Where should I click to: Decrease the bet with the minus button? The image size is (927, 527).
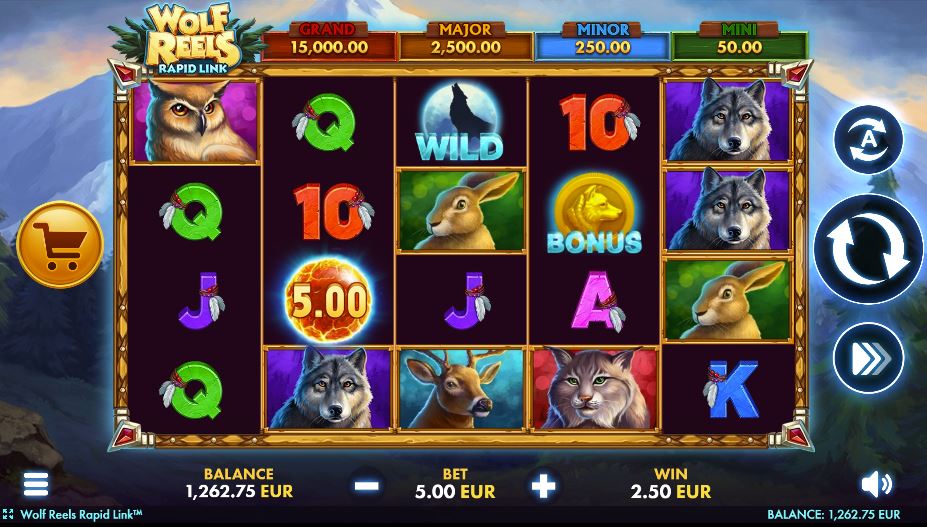coord(367,486)
